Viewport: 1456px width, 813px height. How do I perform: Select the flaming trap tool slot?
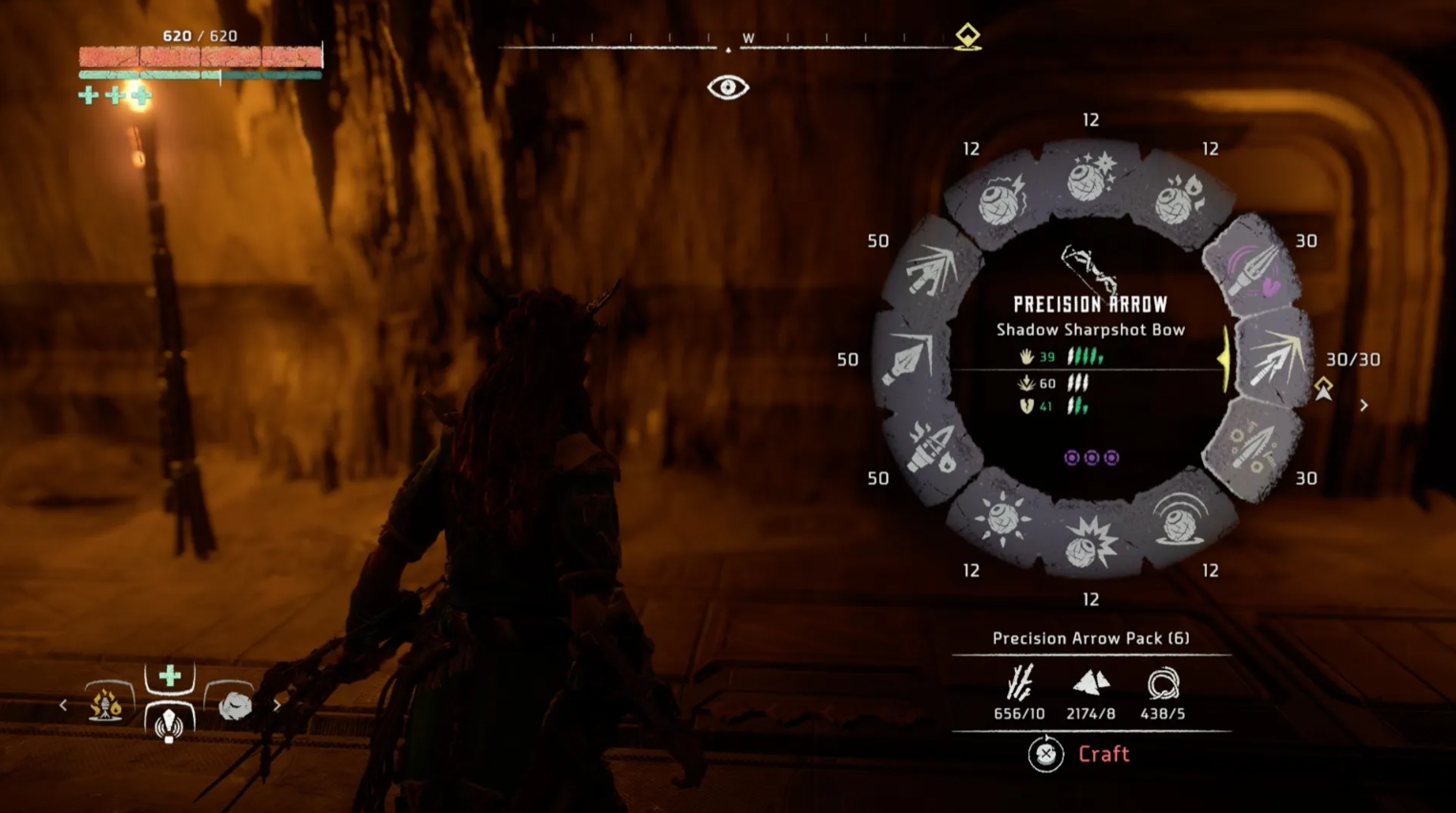pos(106,704)
